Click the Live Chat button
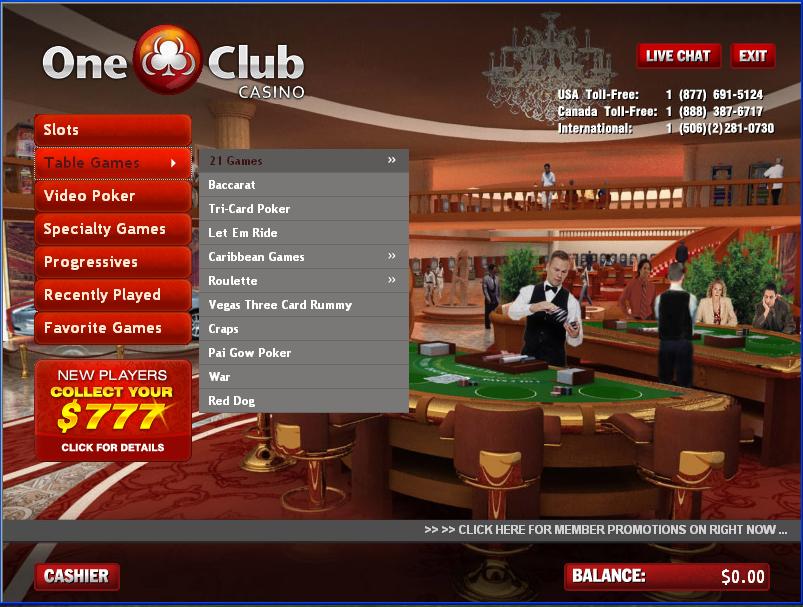 point(678,56)
